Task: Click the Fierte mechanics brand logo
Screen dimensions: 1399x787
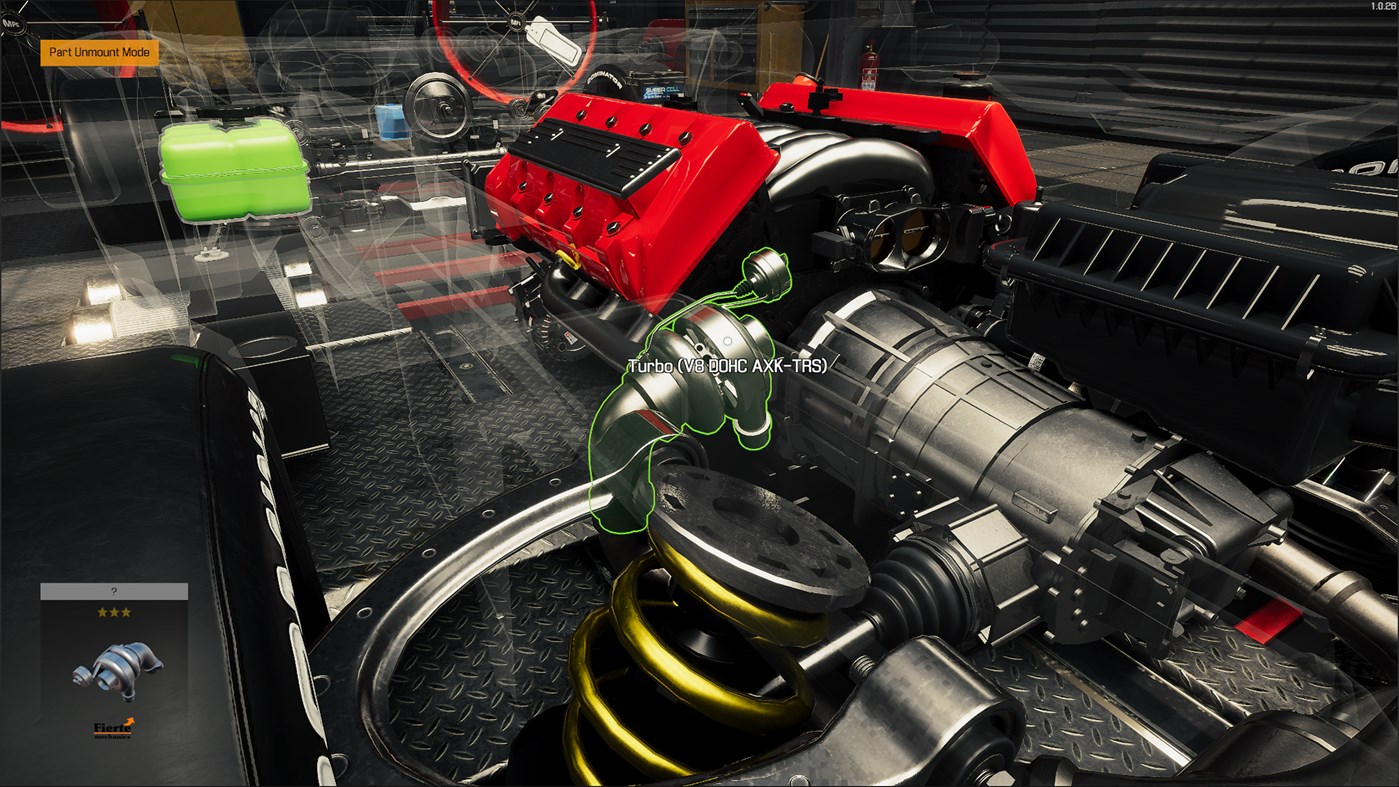Action: pyautogui.click(x=113, y=727)
